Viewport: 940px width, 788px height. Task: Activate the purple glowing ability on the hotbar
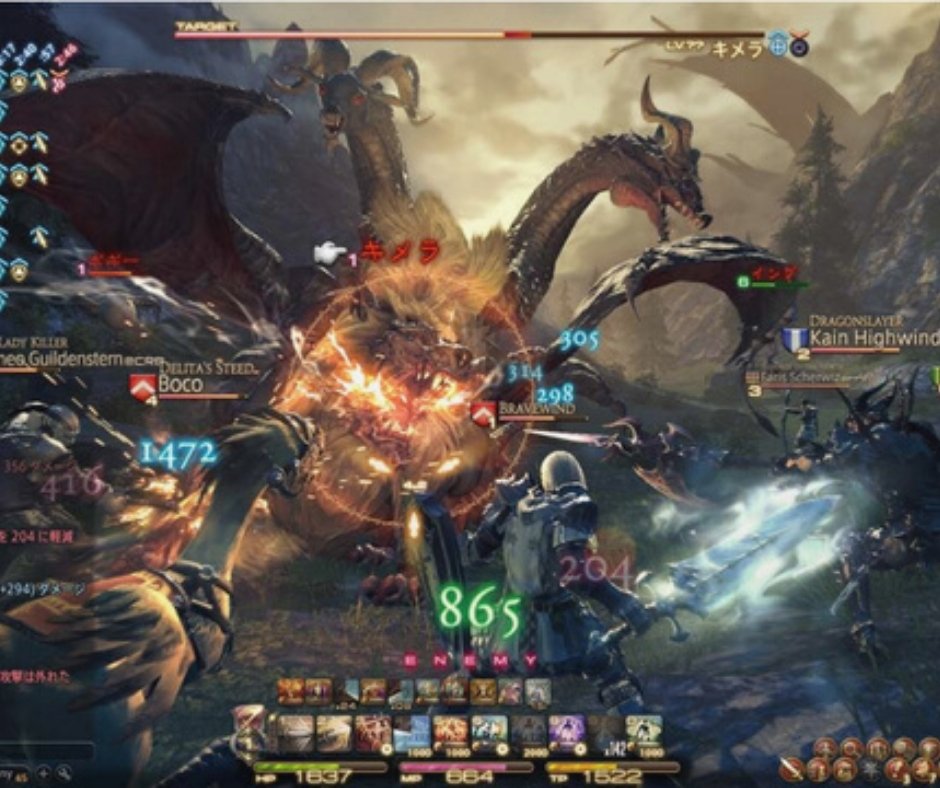click(567, 733)
